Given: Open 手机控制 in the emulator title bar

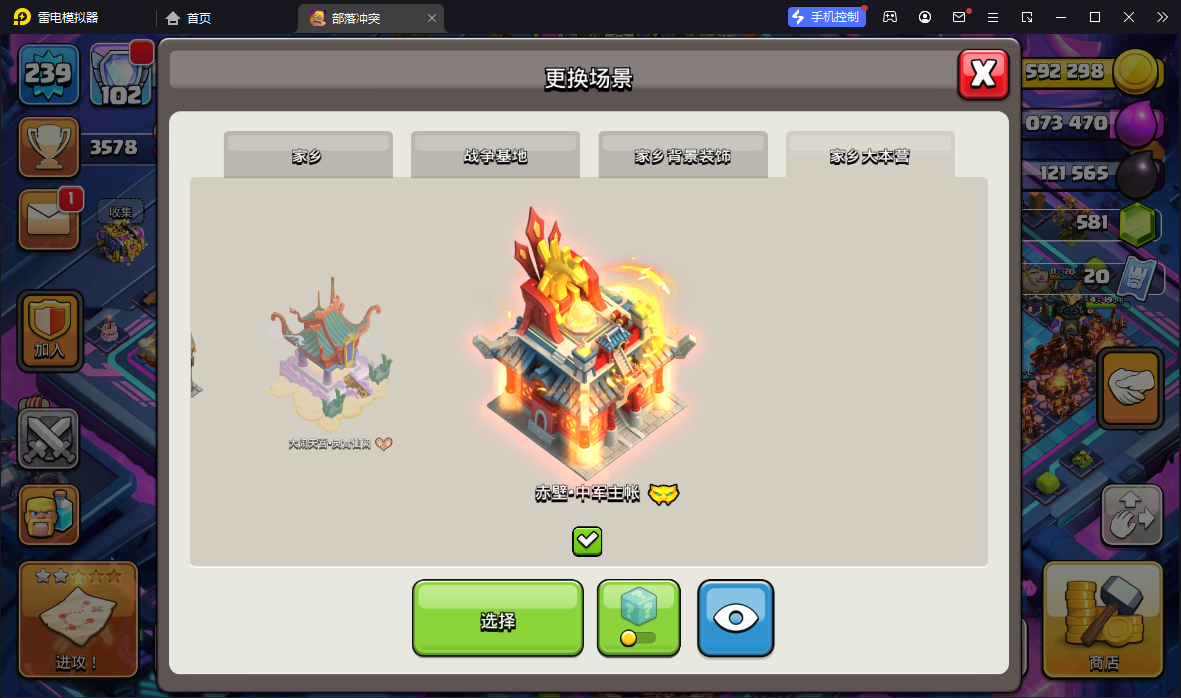Looking at the screenshot, I should (826, 17).
